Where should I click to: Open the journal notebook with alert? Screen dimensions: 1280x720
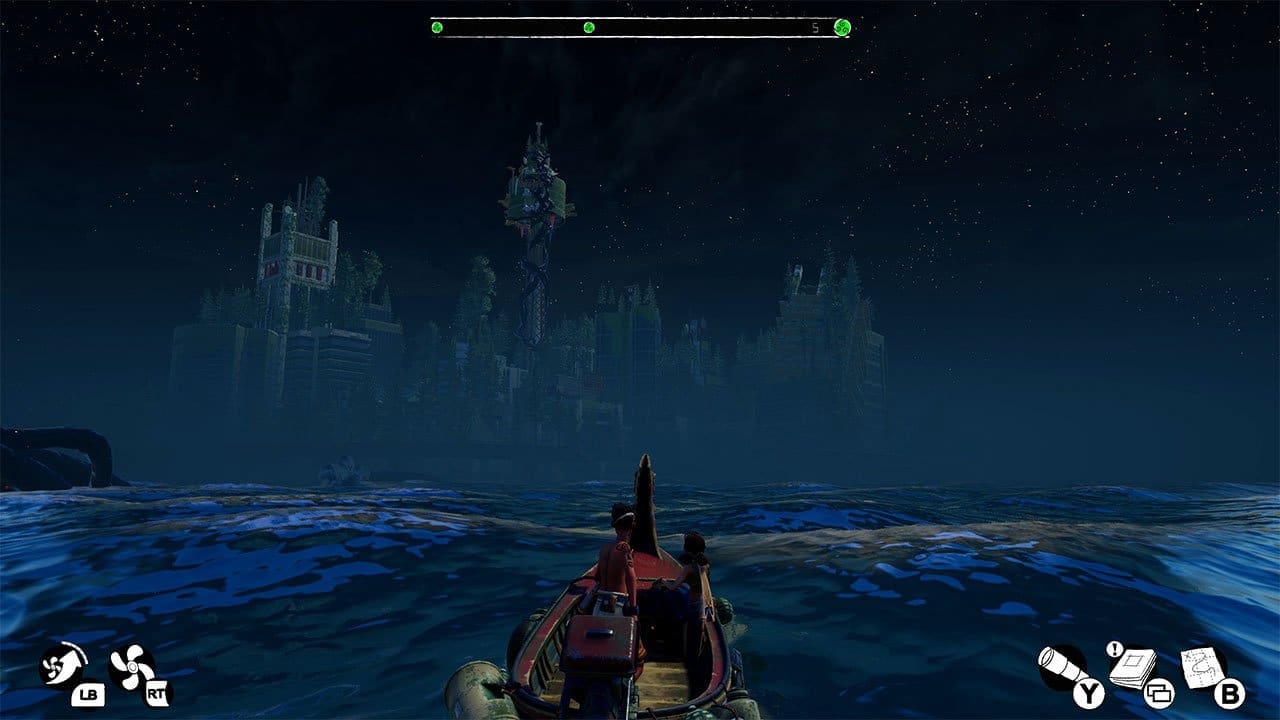[x=1131, y=666]
